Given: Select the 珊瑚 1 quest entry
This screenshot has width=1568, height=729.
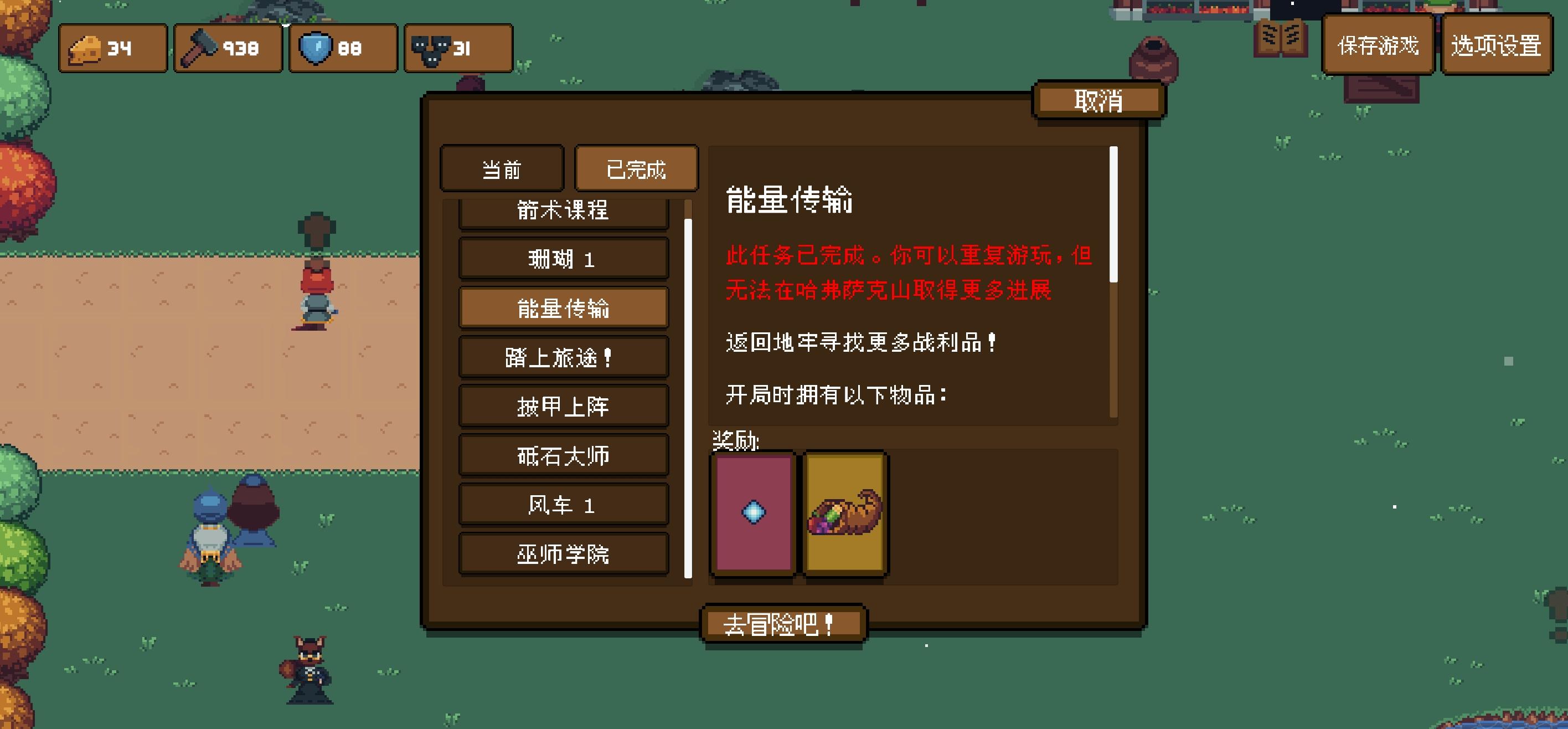Looking at the screenshot, I should 563,258.
